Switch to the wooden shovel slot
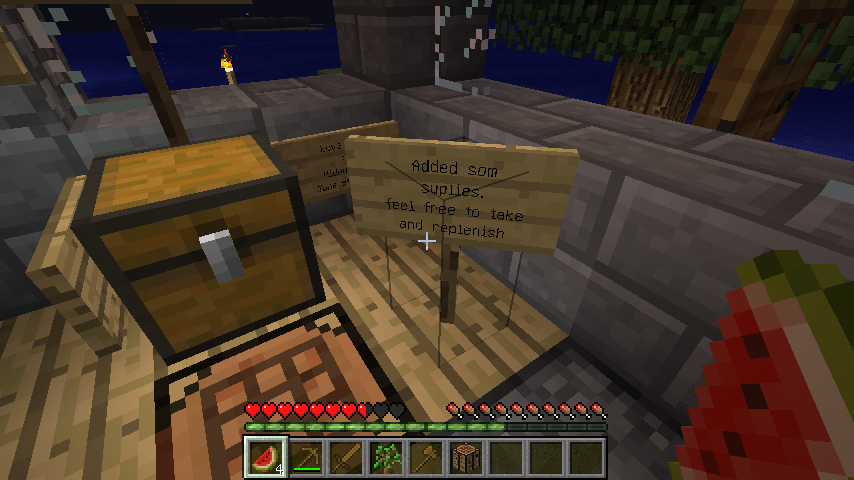The width and height of the screenshot is (854, 480). (x=426, y=457)
